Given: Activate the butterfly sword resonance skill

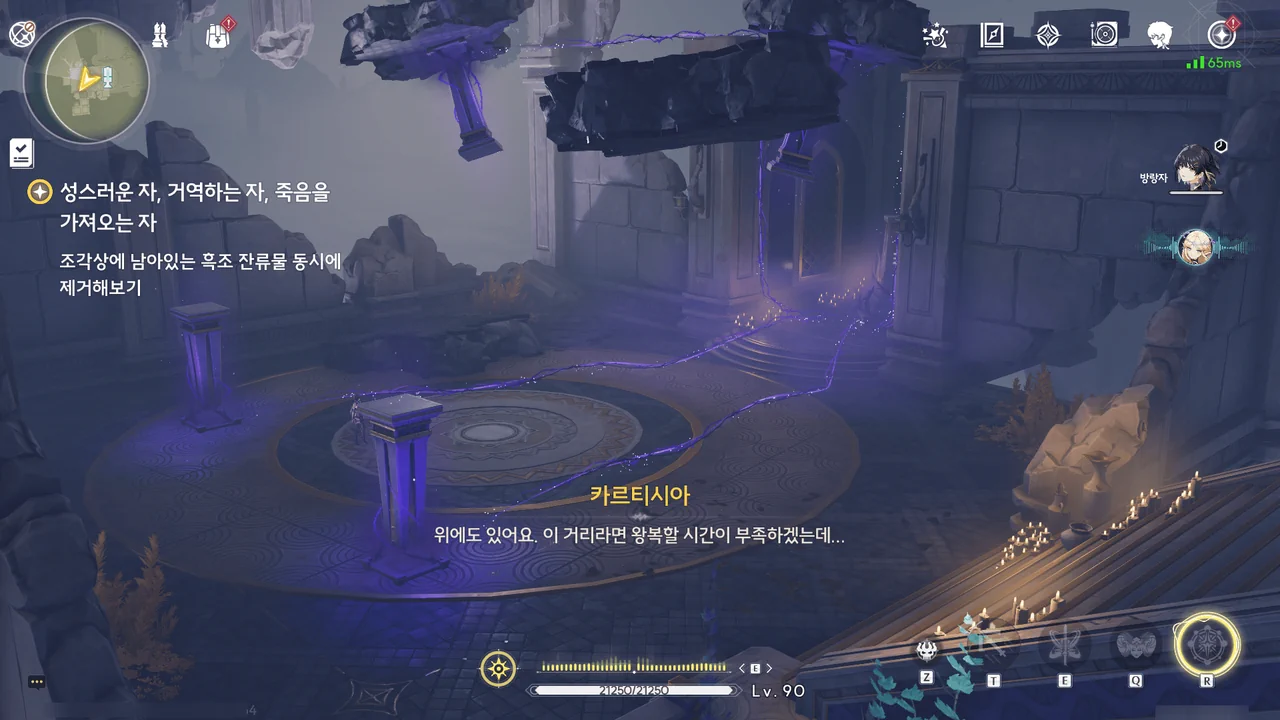Looking at the screenshot, I should pos(1064,647).
